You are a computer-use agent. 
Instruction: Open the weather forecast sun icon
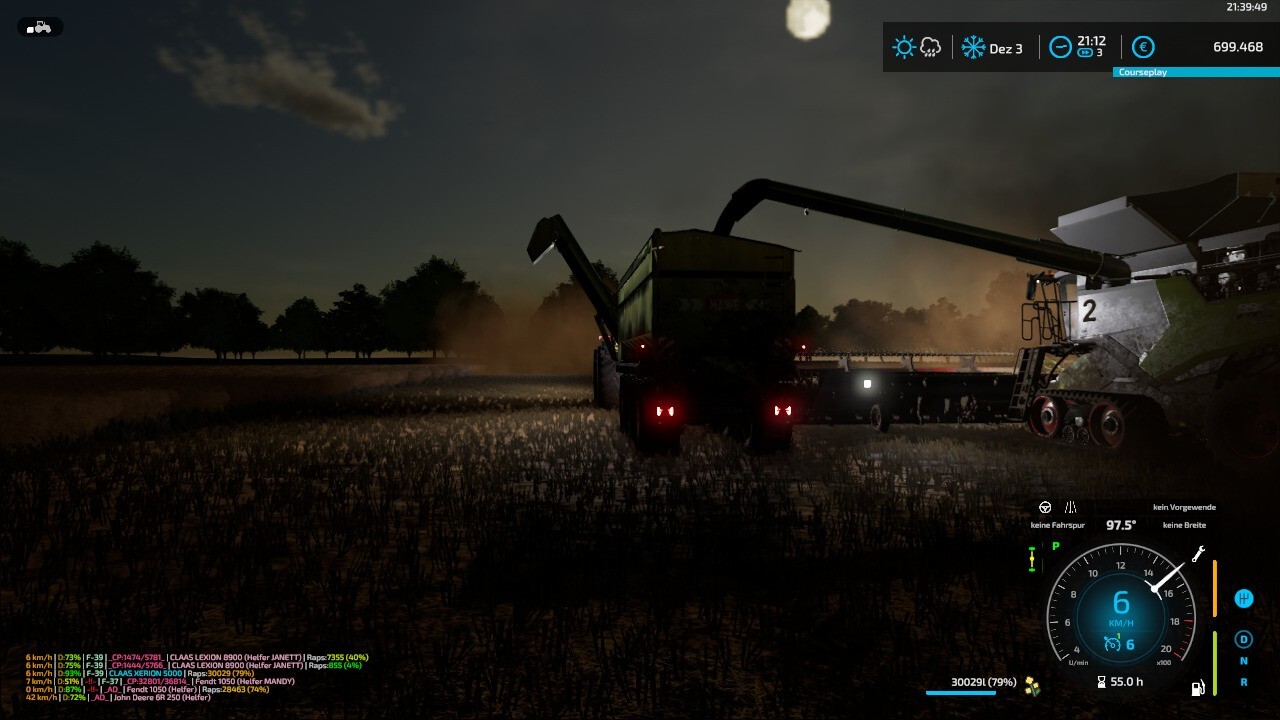(904, 47)
